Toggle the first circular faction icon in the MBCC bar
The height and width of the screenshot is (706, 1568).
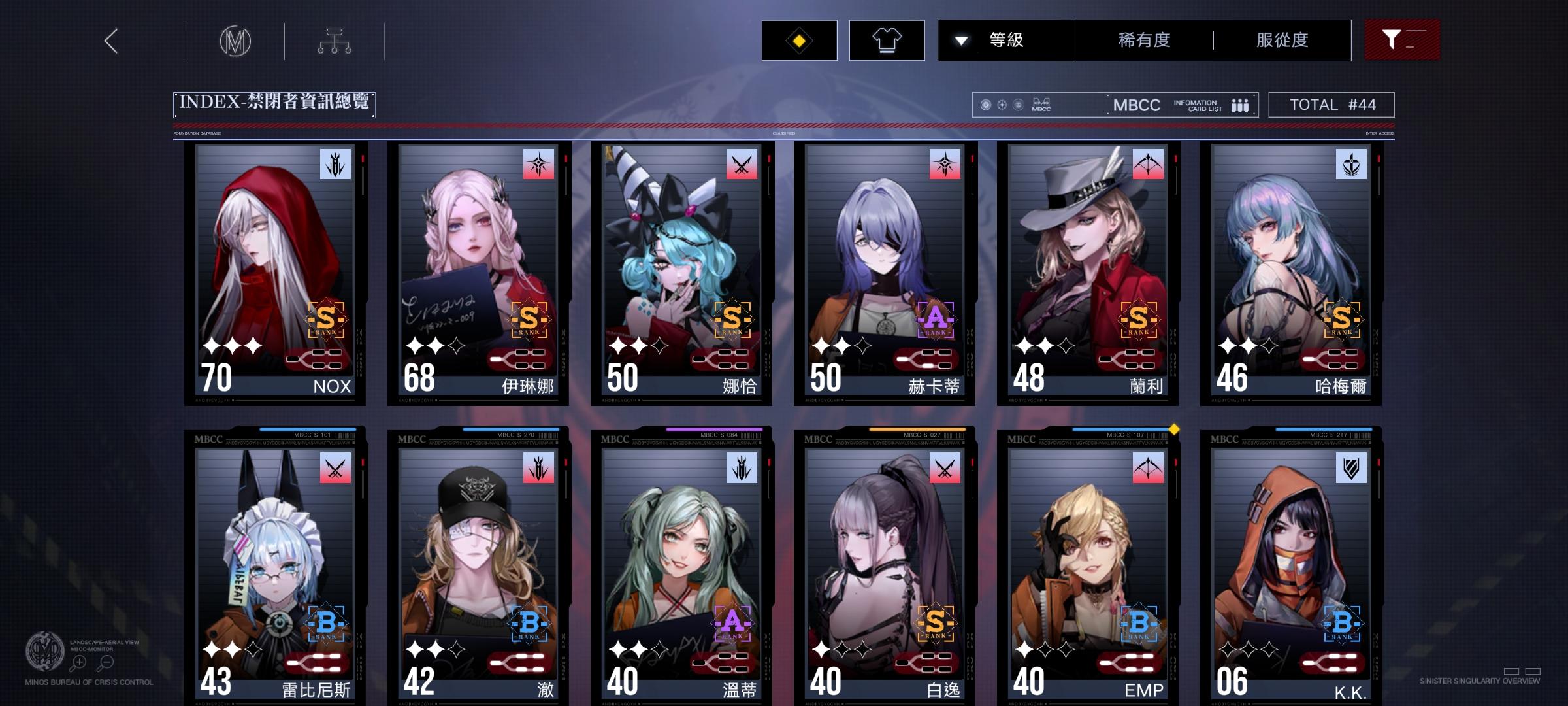[x=987, y=105]
